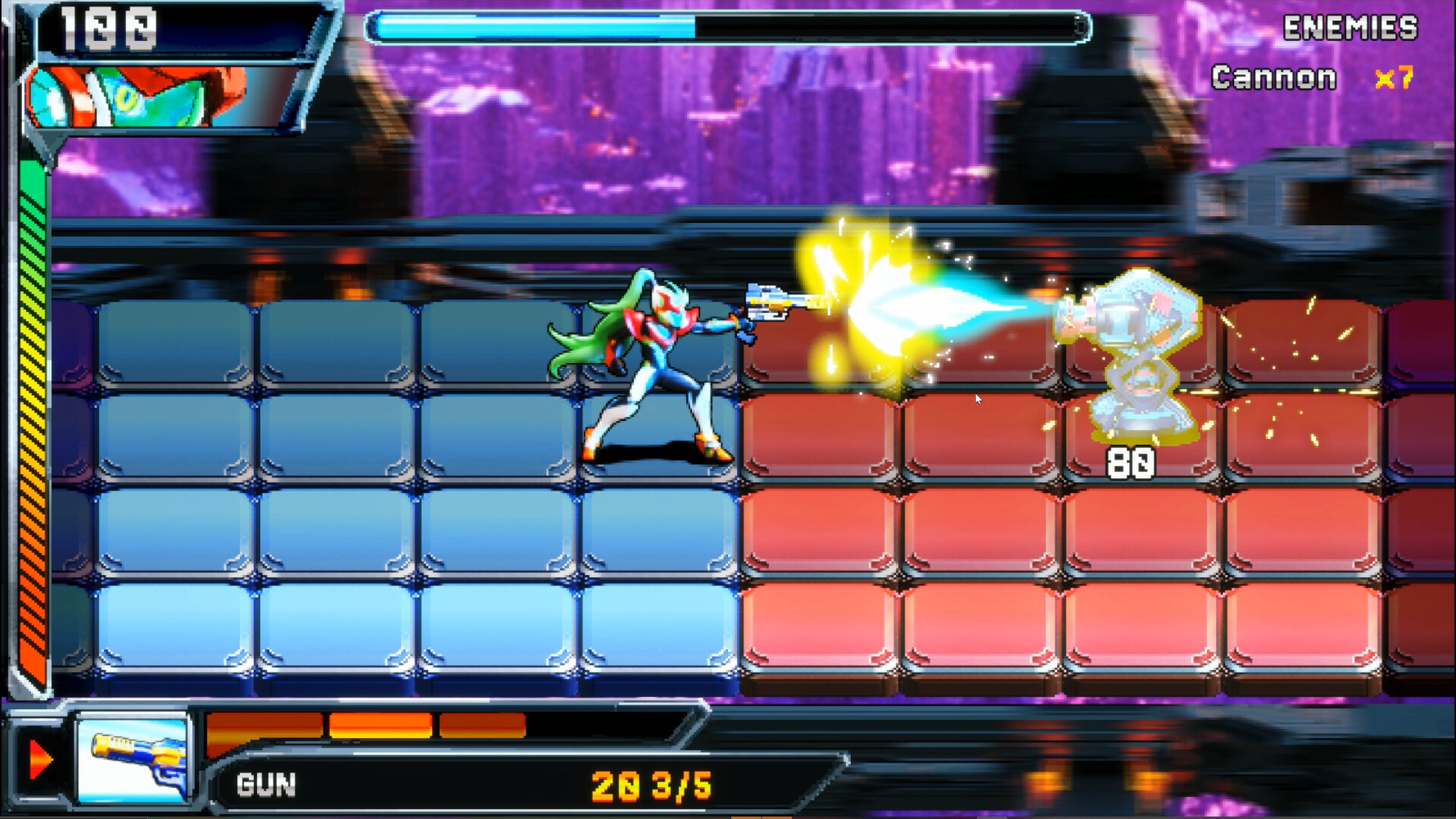Select the GUN weapon icon in bottom bar
Viewport: 1456px width, 819px height.
(x=135, y=761)
